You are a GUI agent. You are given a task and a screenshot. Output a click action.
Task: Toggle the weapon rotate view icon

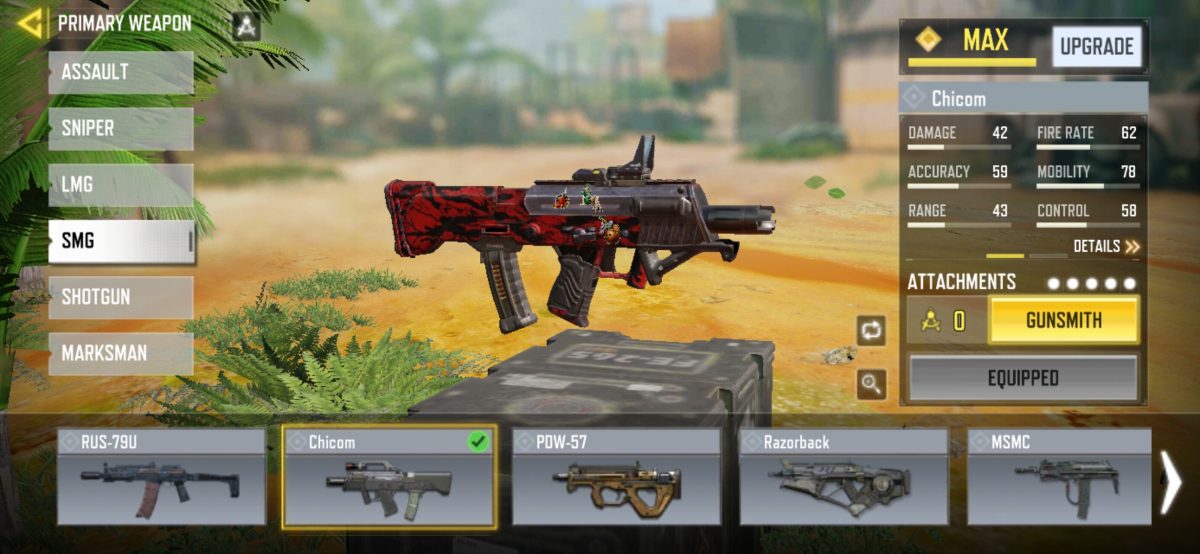(871, 331)
